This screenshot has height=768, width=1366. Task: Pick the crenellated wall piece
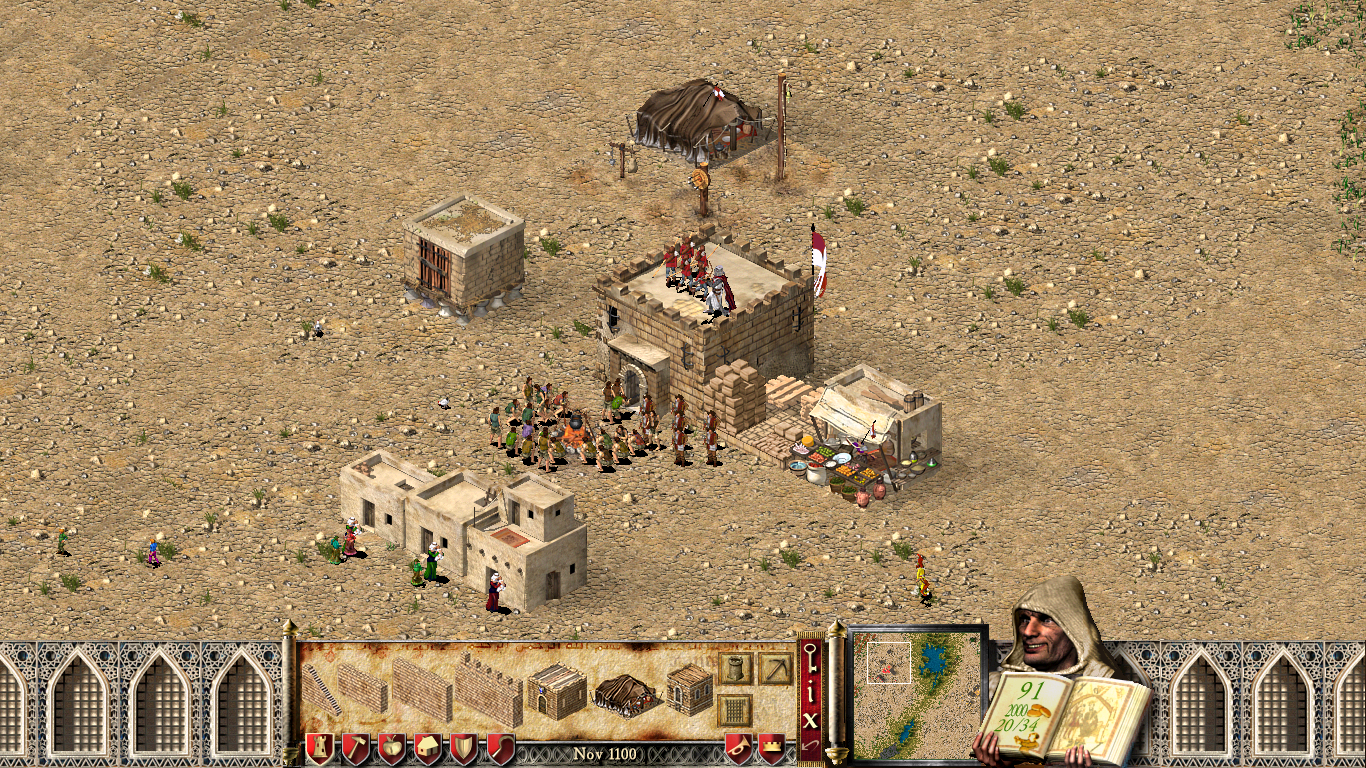489,688
